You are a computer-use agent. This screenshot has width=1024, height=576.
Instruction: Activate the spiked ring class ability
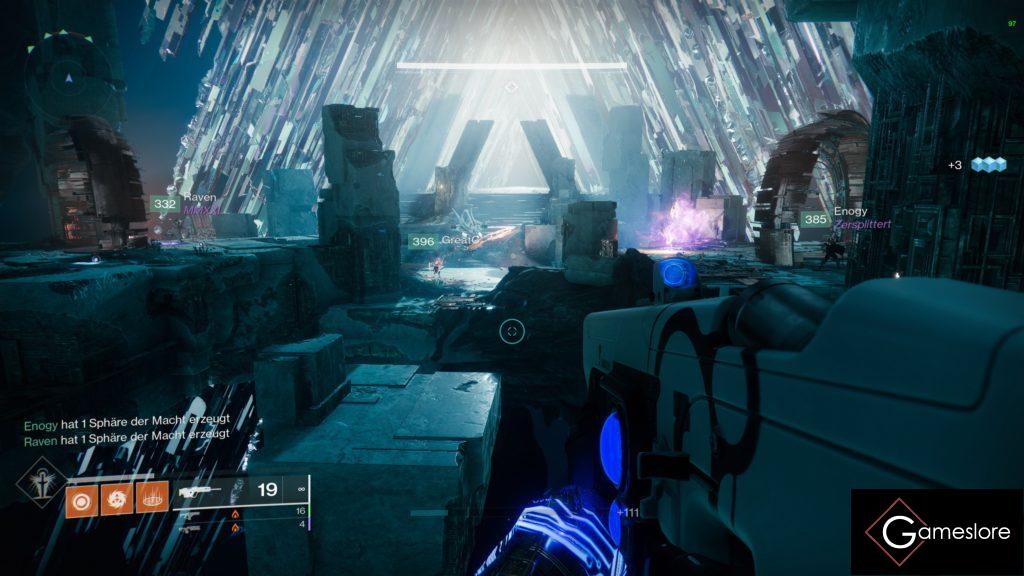pos(152,498)
